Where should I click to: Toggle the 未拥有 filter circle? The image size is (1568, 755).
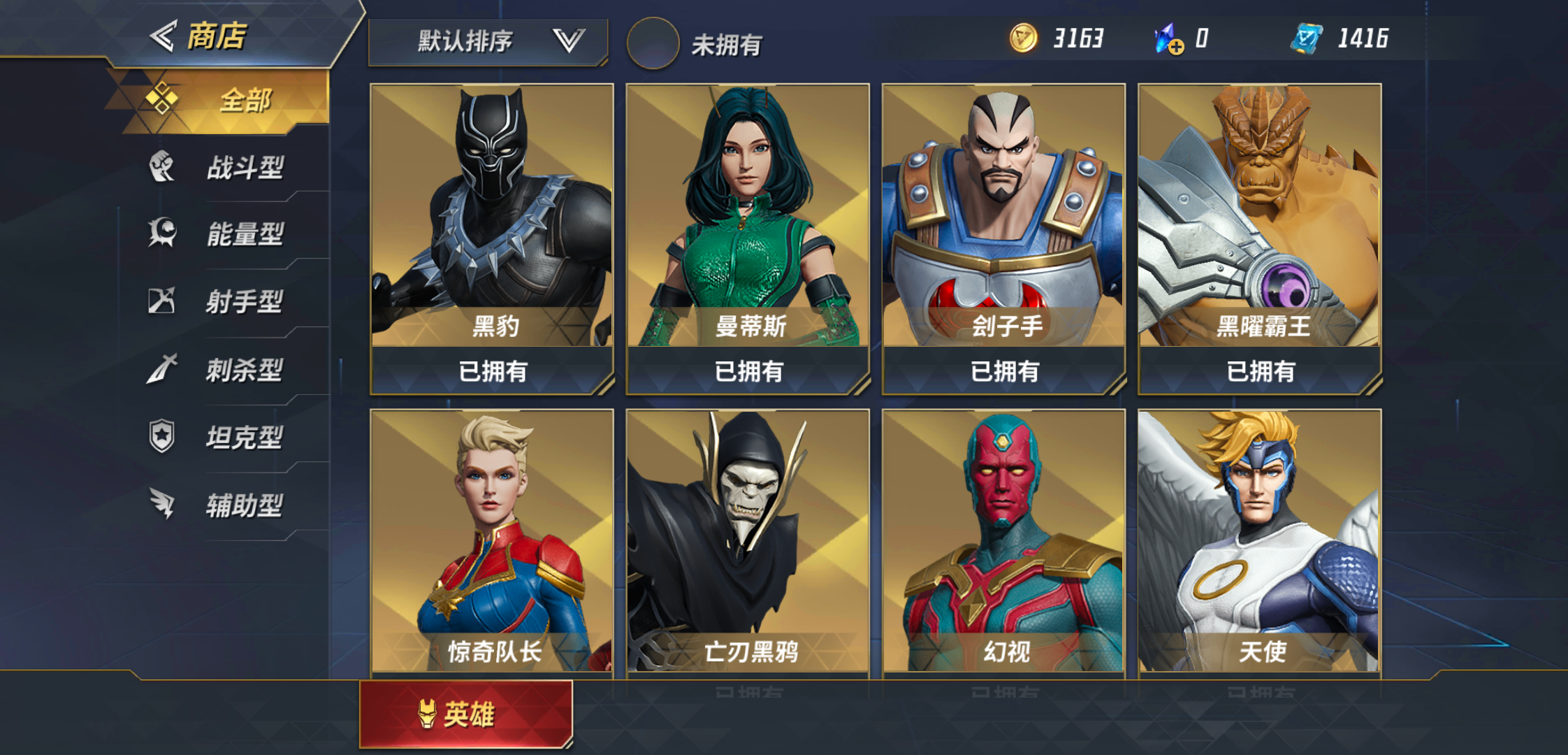coord(653,43)
